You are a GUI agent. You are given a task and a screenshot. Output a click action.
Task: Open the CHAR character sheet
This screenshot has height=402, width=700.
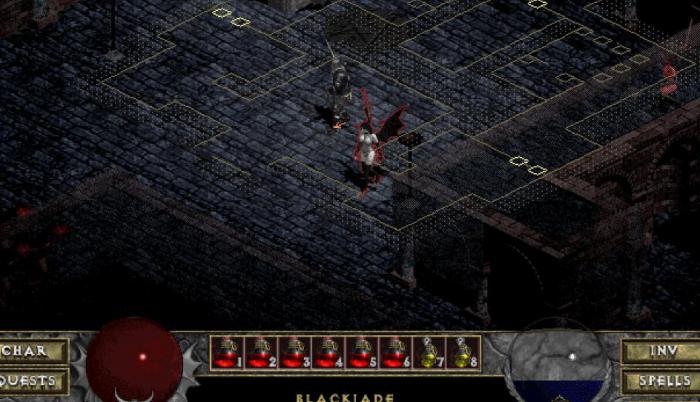click(35, 351)
